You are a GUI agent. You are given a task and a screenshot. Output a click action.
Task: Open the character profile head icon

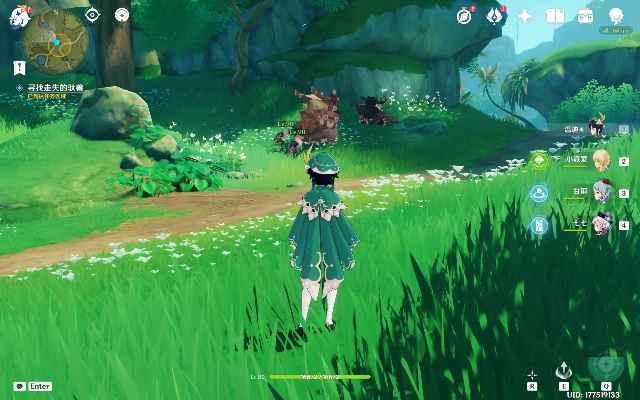617,15
